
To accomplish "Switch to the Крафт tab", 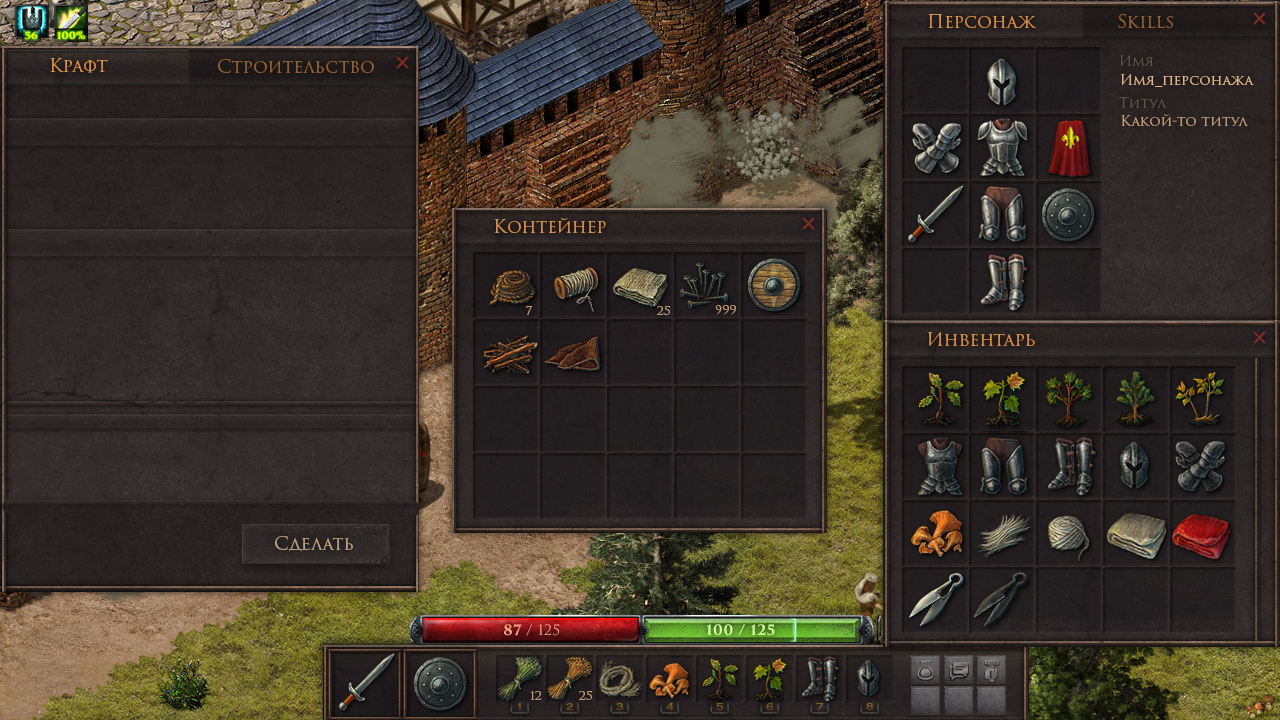I will [78, 66].
